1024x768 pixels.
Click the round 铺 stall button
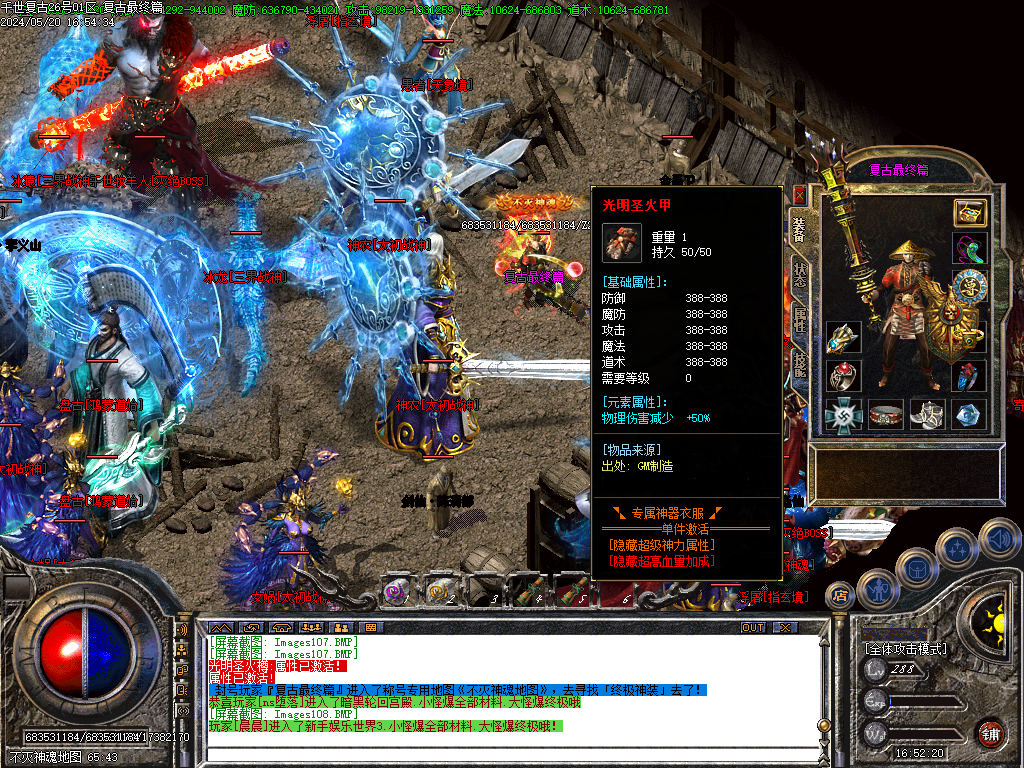point(990,732)
